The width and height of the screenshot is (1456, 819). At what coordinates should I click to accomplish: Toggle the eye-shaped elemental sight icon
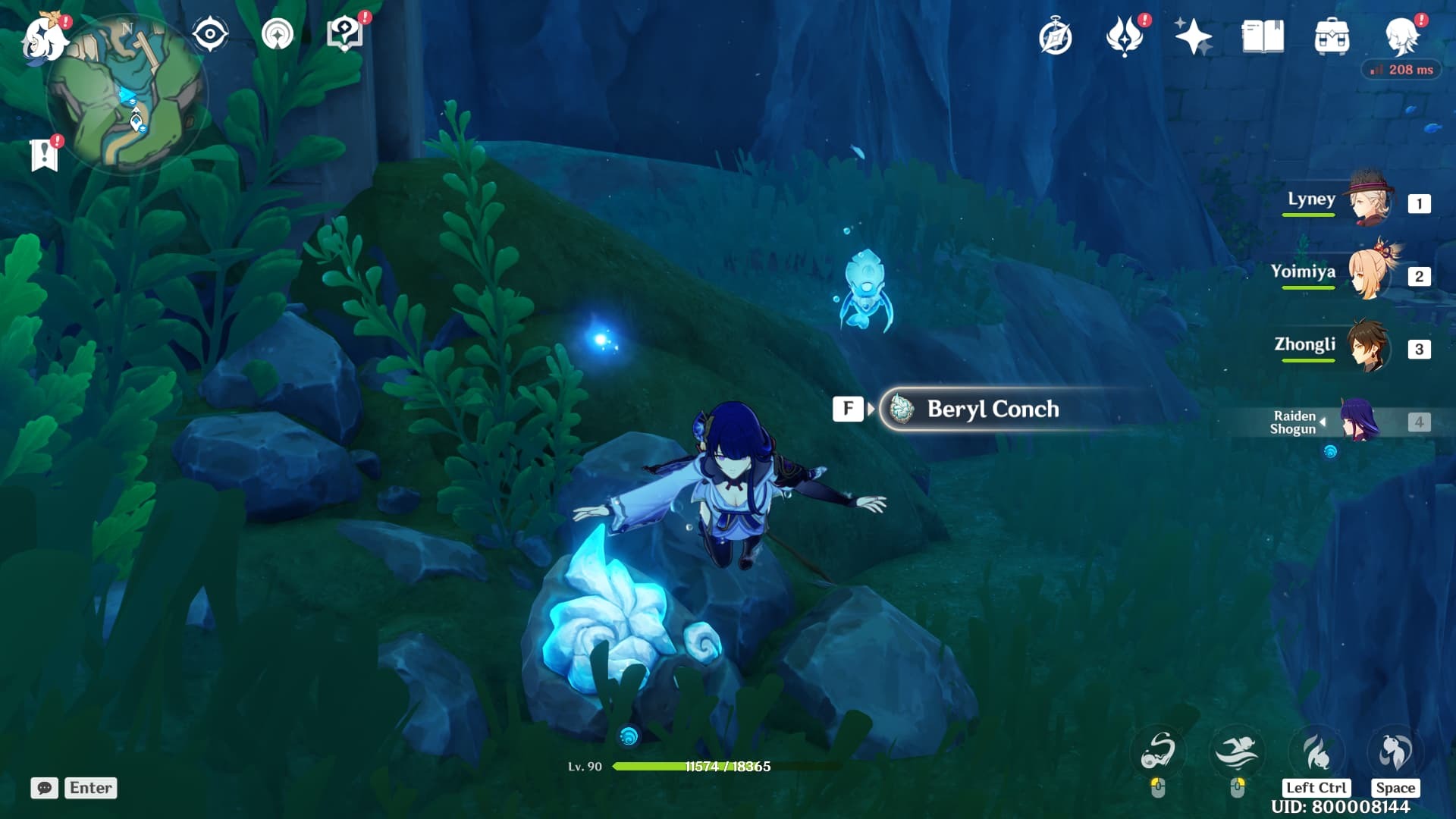210,35
